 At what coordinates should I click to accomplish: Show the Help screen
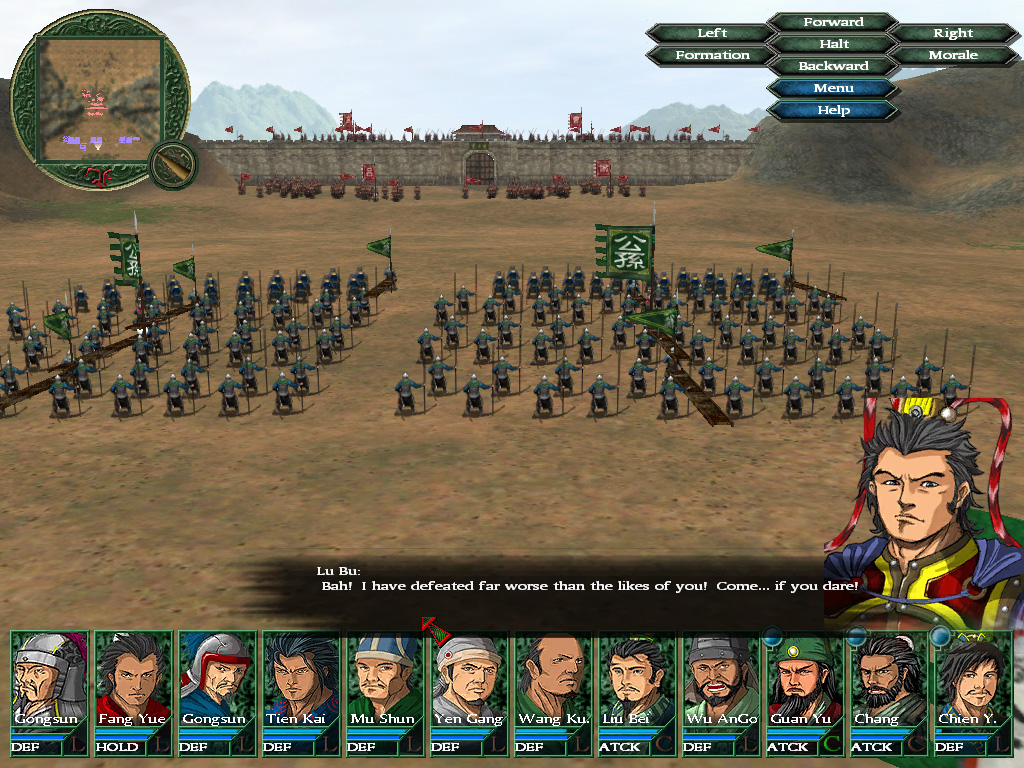coord(833,110)
